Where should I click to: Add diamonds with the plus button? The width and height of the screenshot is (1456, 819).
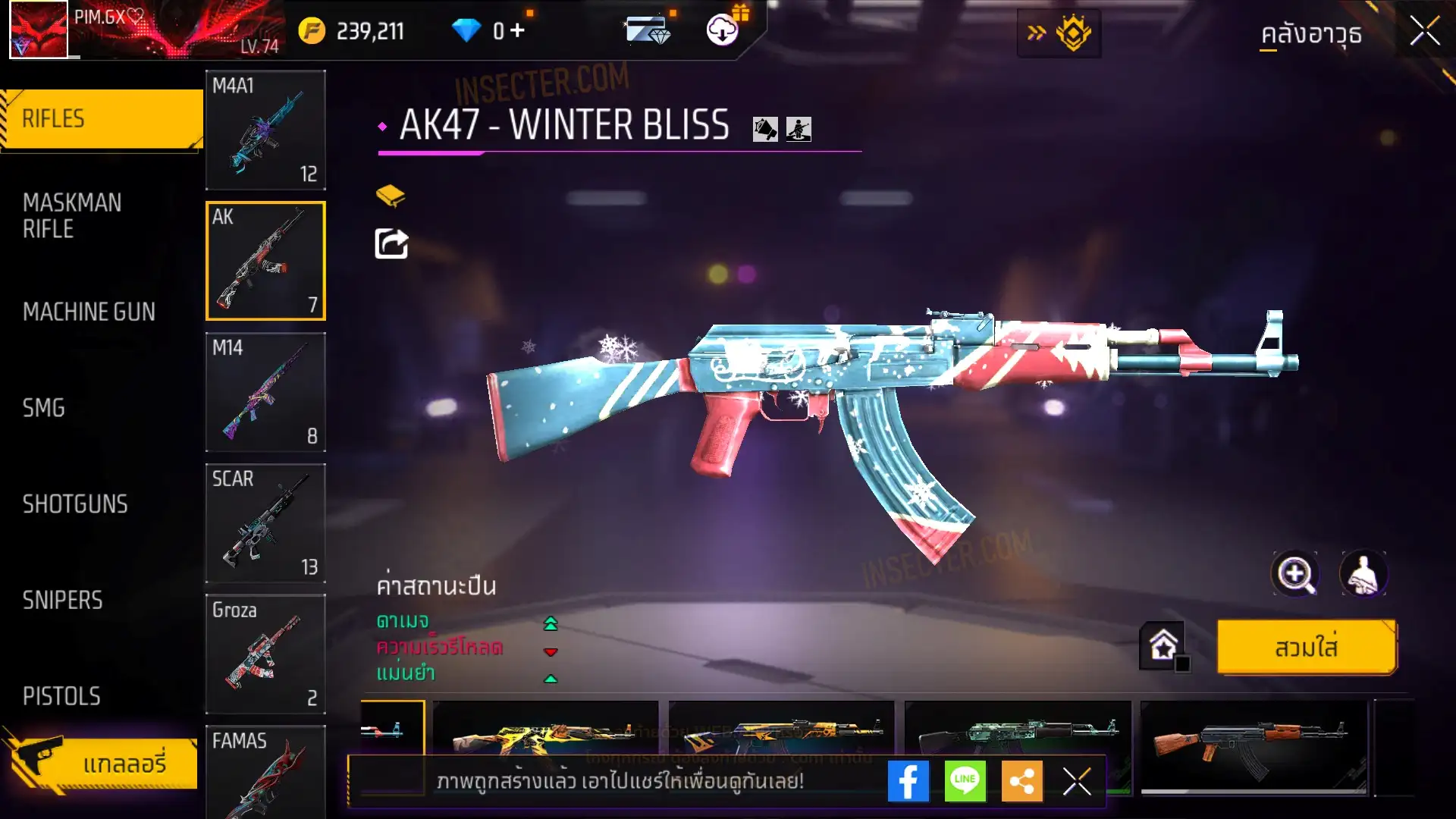click(517, 30)
